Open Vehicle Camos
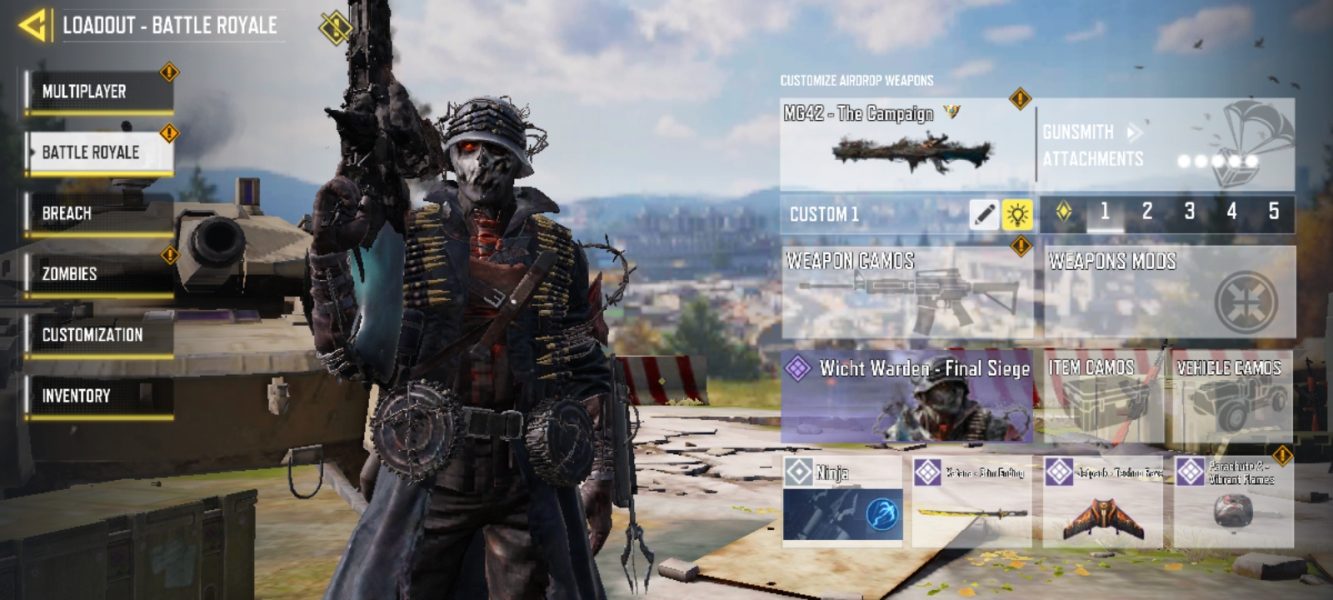This screenshot has width=1333, height=600. click(1234, 396)
